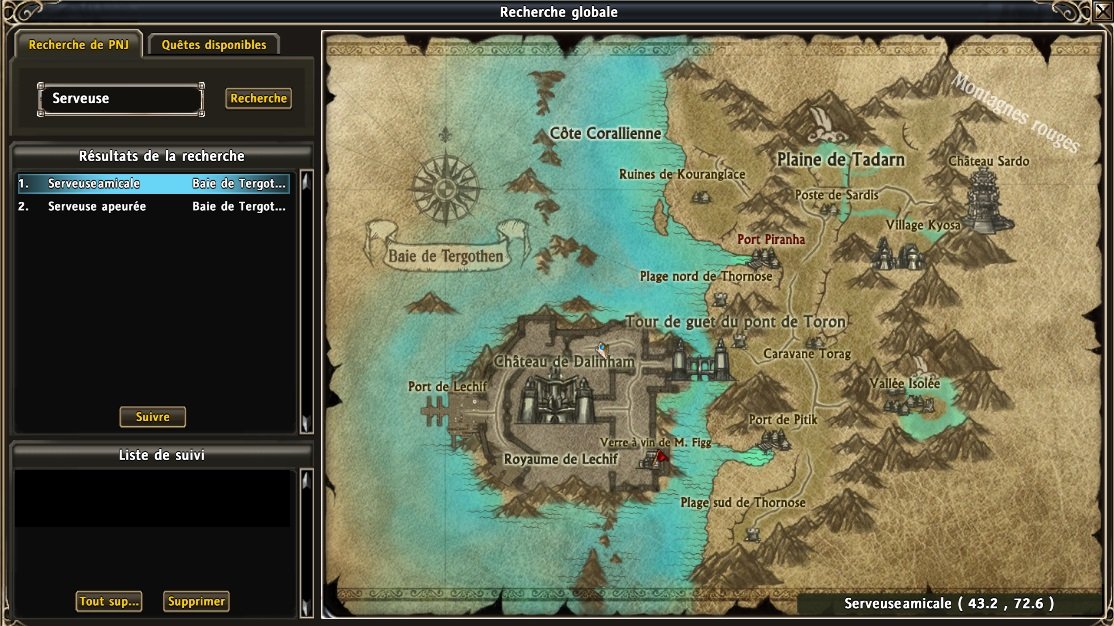This screenshot has height=626, width=1114.
Task: Click the NPC search text field
Action: pyautogui.click(x=121, y=99)
